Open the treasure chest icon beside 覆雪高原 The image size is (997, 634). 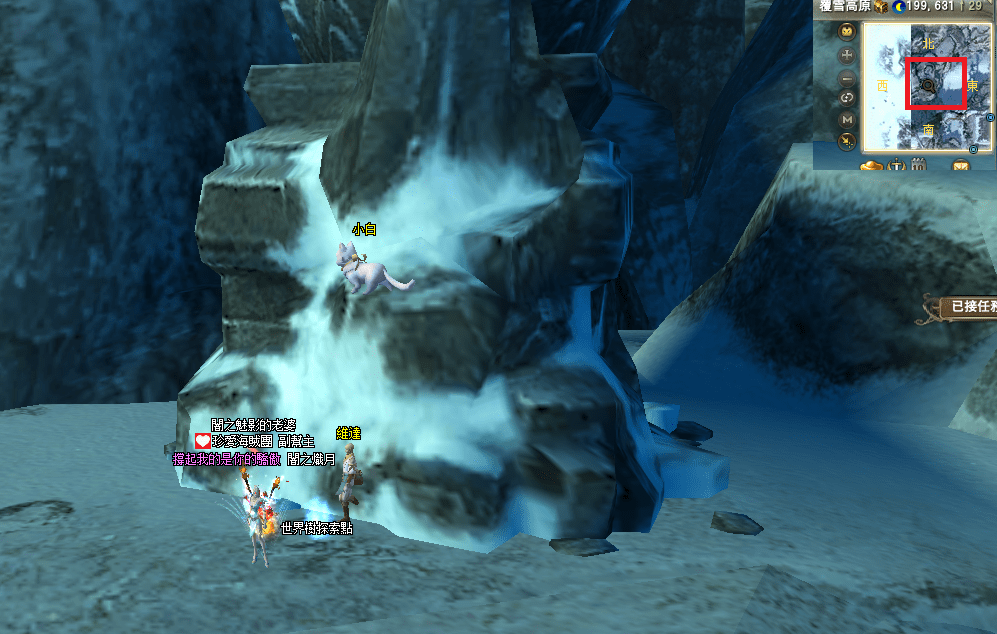[880, 7]
